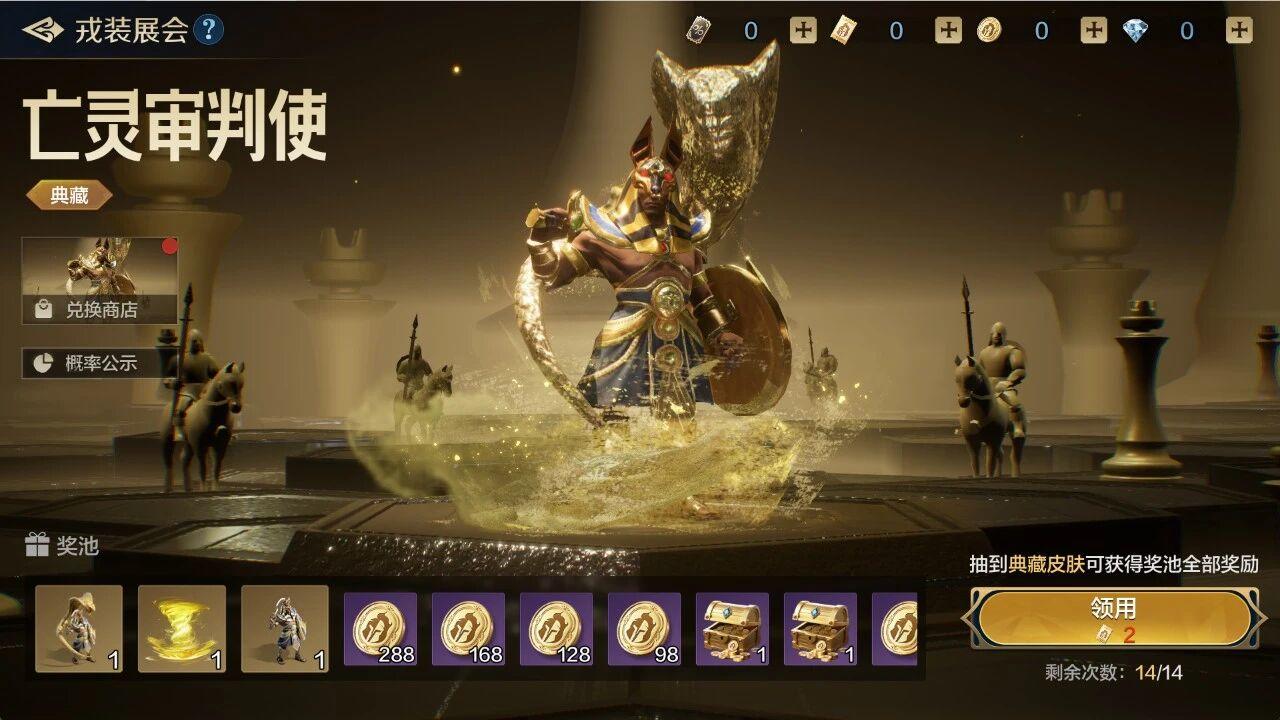Select the skin preview thumbnail with red dot

(100, 265)
